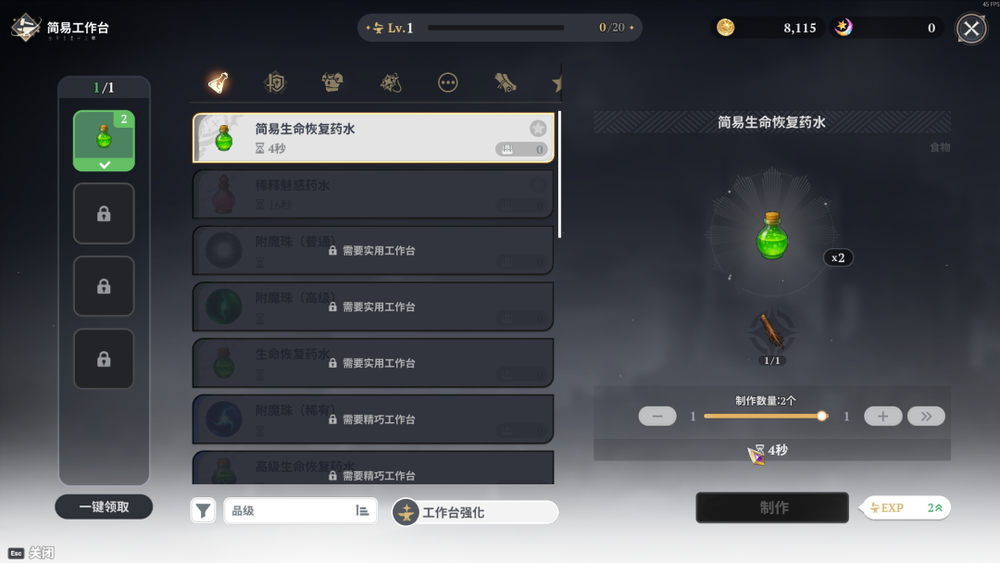Select the simple health potion recipe (简易生命恢复药水)
Screen dimensions: 1000x563
(373, 138)
